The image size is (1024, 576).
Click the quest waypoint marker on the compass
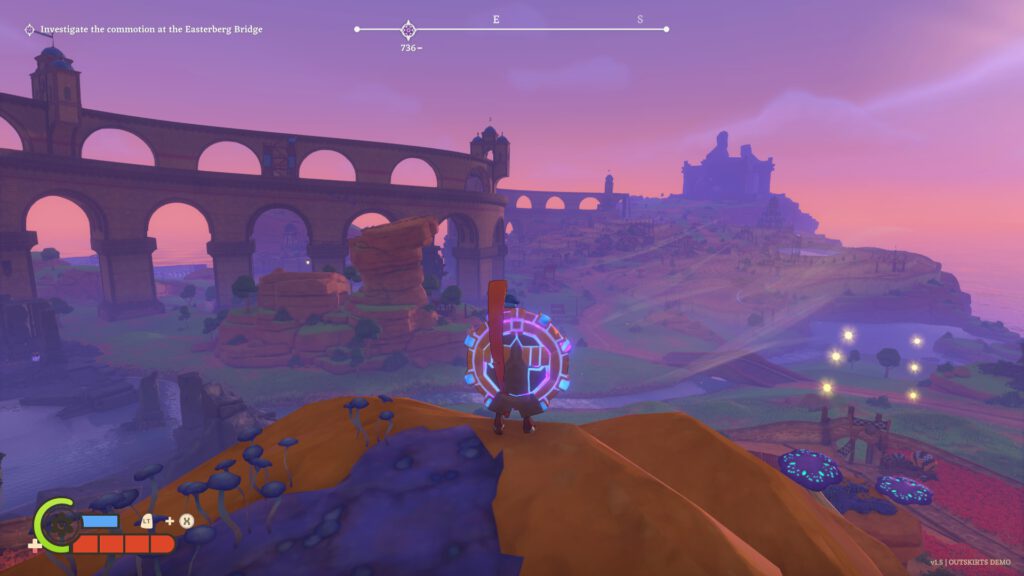(408, 30)
